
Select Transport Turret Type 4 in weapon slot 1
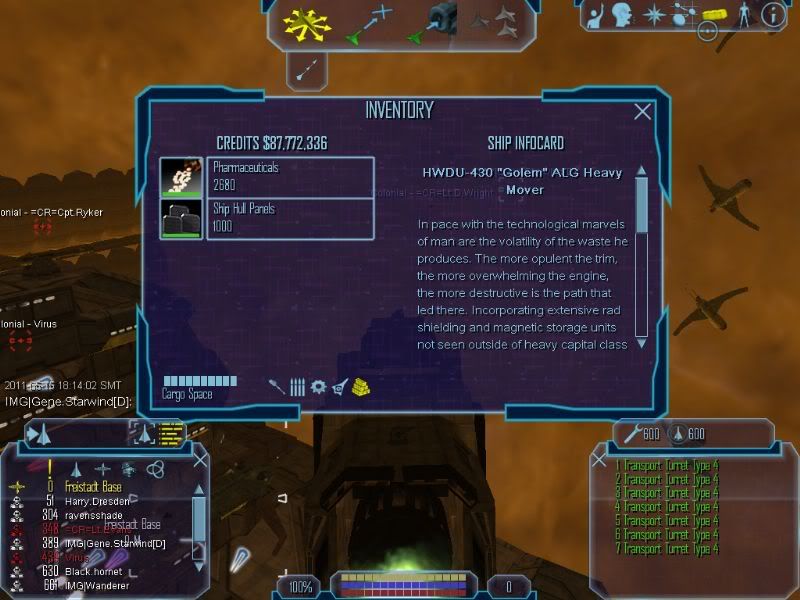[x=667, y=466]
